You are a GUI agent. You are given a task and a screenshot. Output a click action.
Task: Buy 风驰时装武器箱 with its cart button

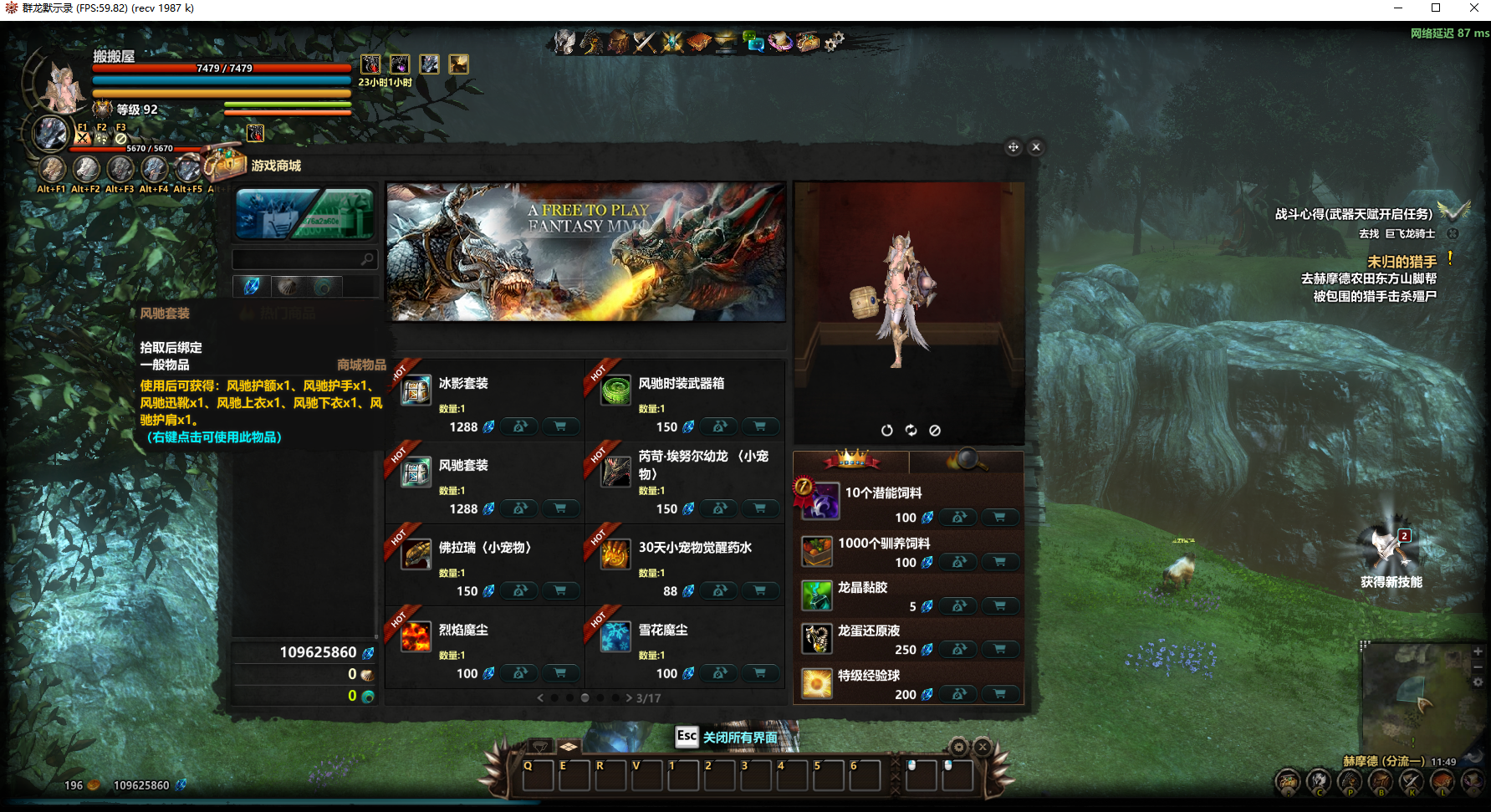point(759,426)
